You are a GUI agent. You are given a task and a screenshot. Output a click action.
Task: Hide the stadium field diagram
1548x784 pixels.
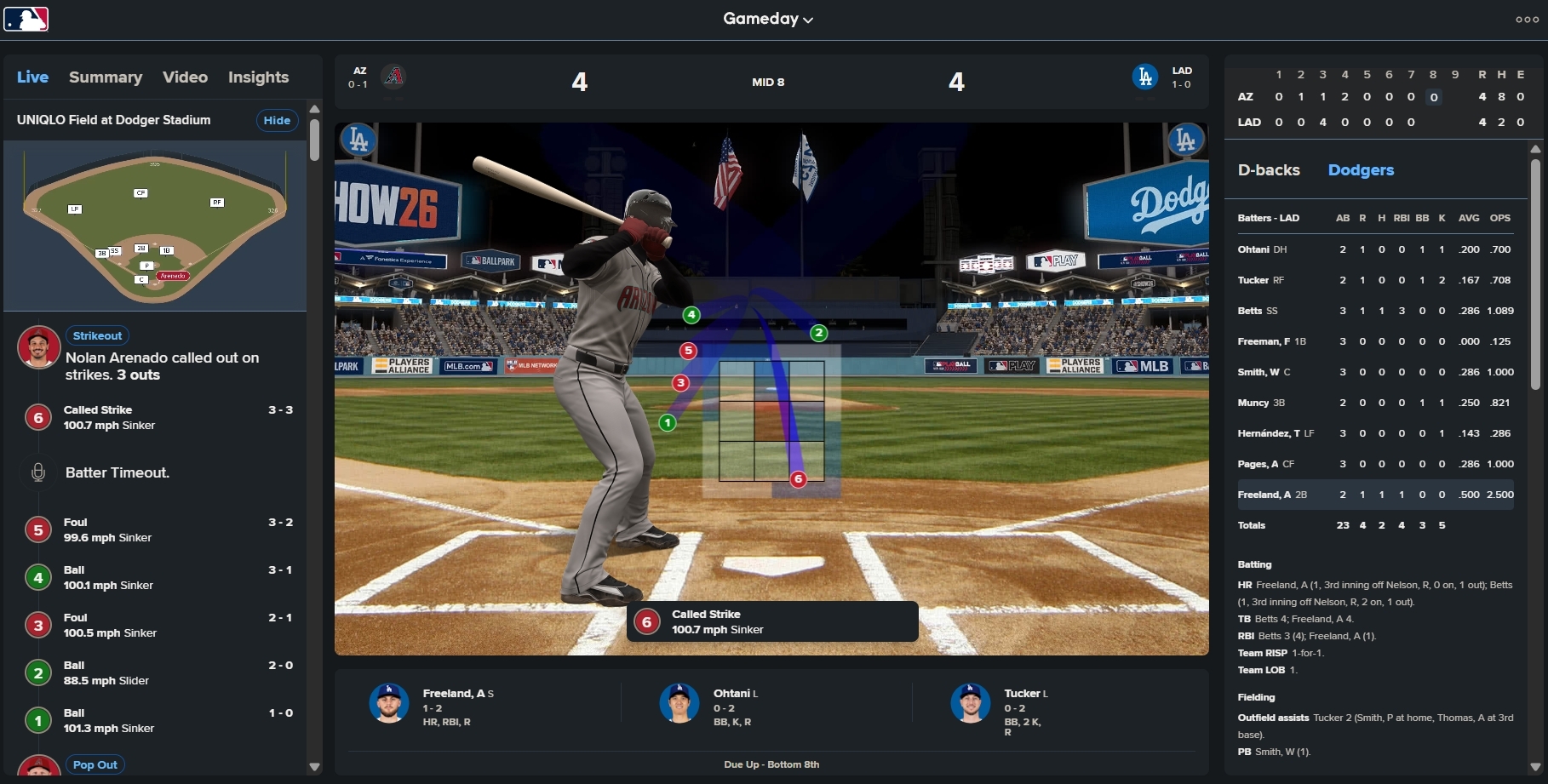[x=277, y=121]
